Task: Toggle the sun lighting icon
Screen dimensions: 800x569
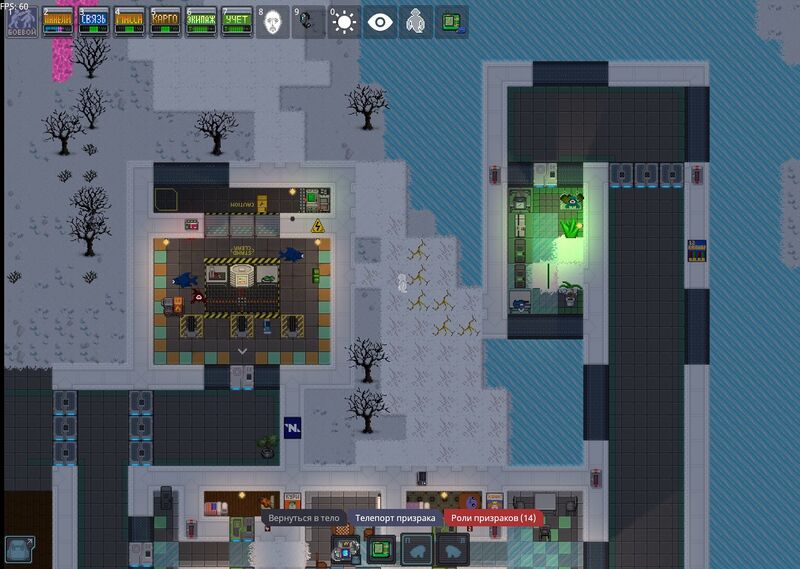Action: coord(344,22)
